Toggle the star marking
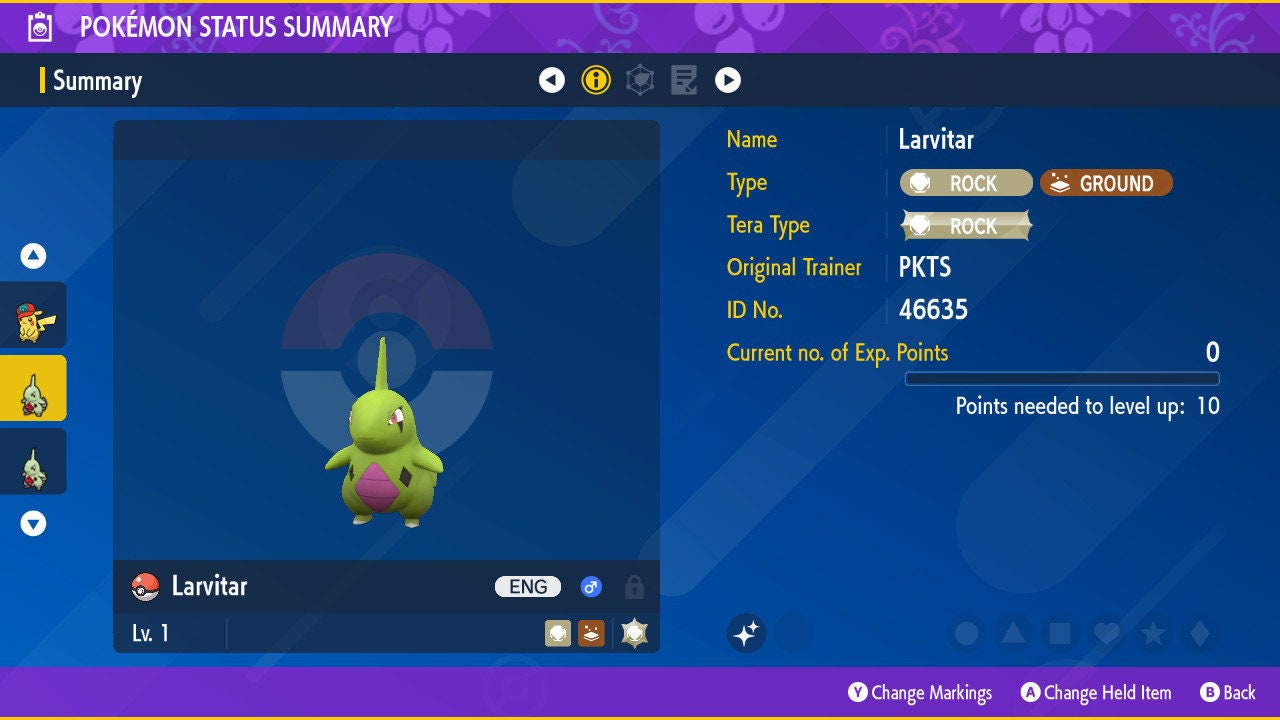The image size is (1280, 720). pos(1153,633)
